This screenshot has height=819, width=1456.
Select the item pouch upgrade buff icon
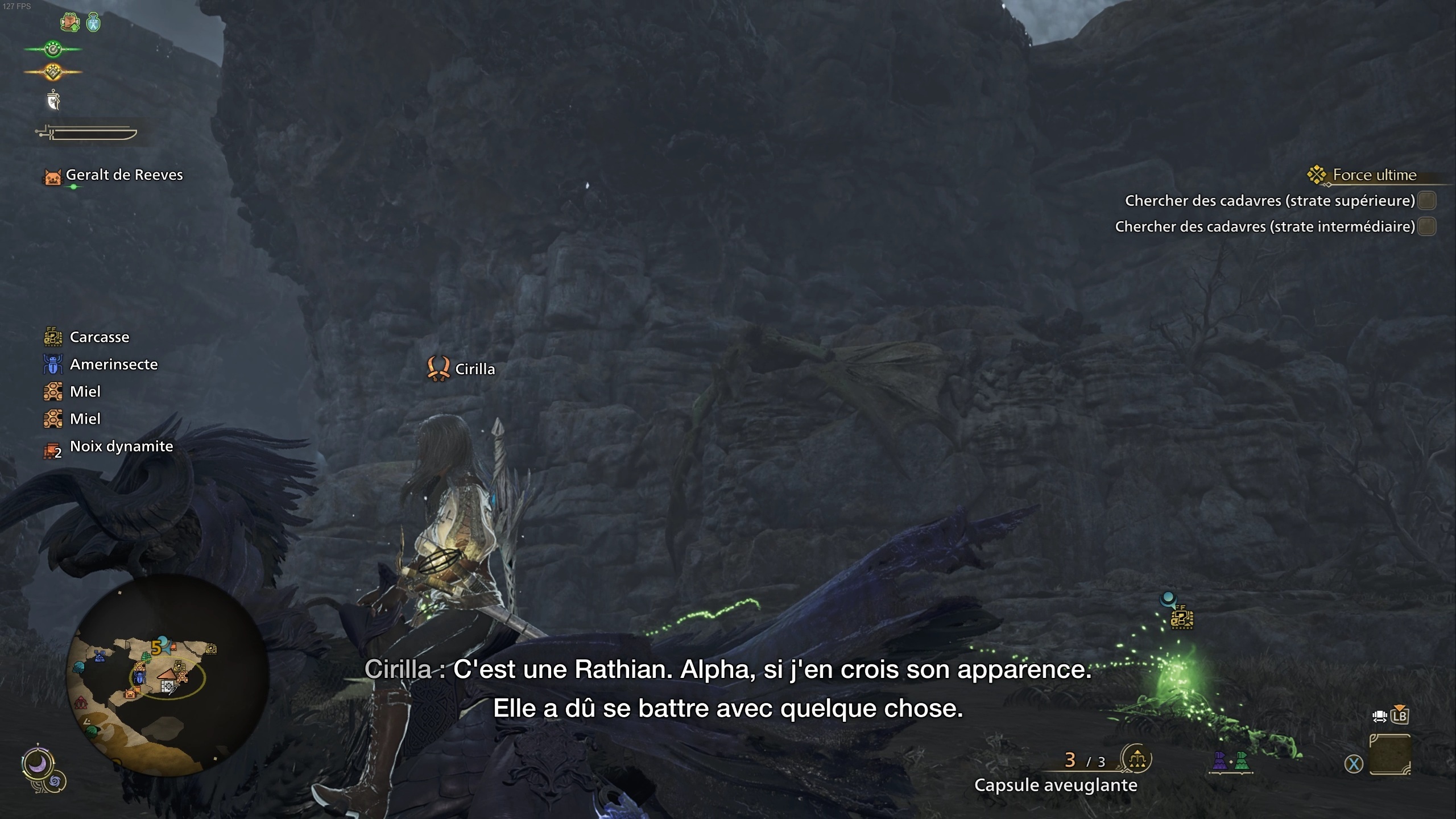click(x=70, y=22)
